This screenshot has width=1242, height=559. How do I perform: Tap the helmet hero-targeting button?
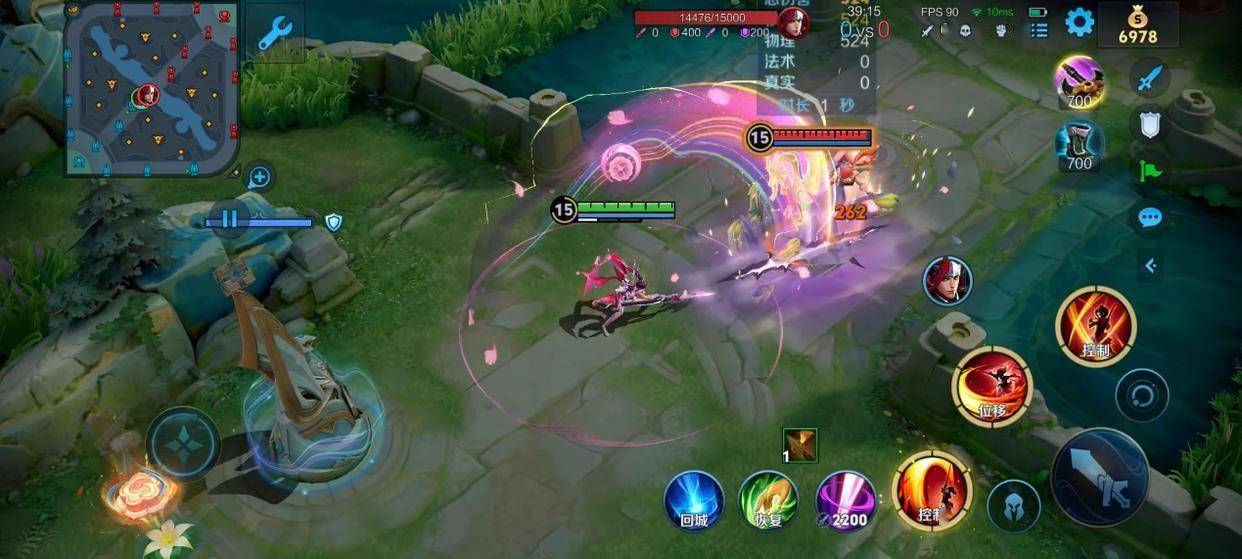[1013, 505]
